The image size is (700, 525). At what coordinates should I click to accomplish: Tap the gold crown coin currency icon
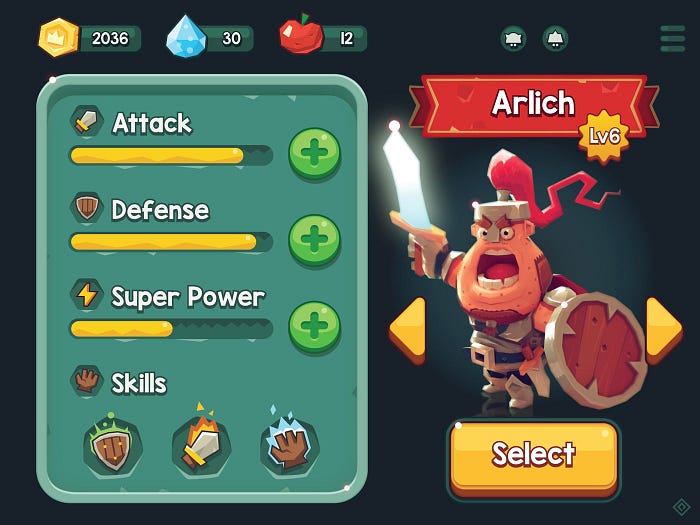tap(58, 38)
